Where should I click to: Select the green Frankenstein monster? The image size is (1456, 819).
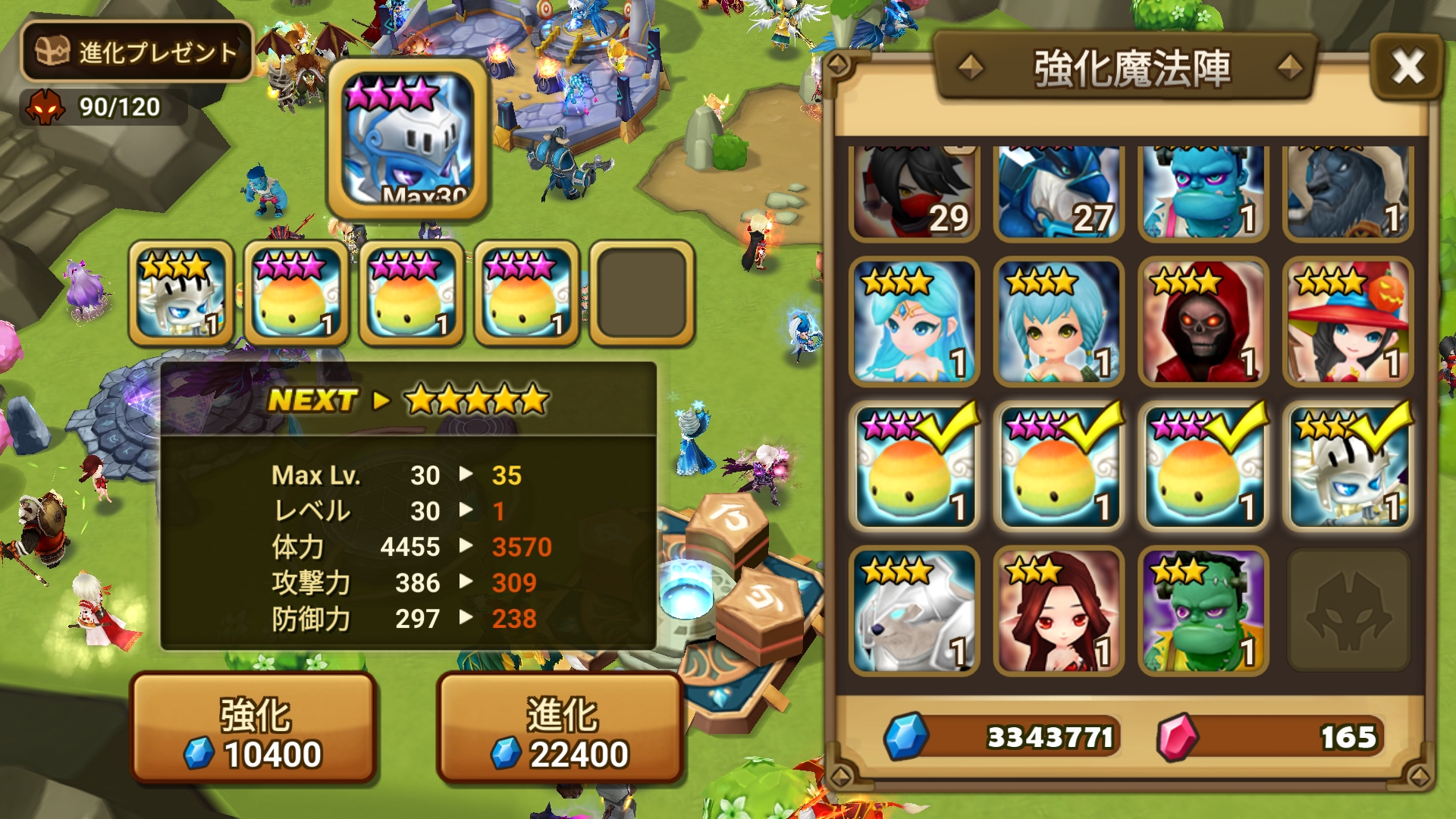(1203, 611)
